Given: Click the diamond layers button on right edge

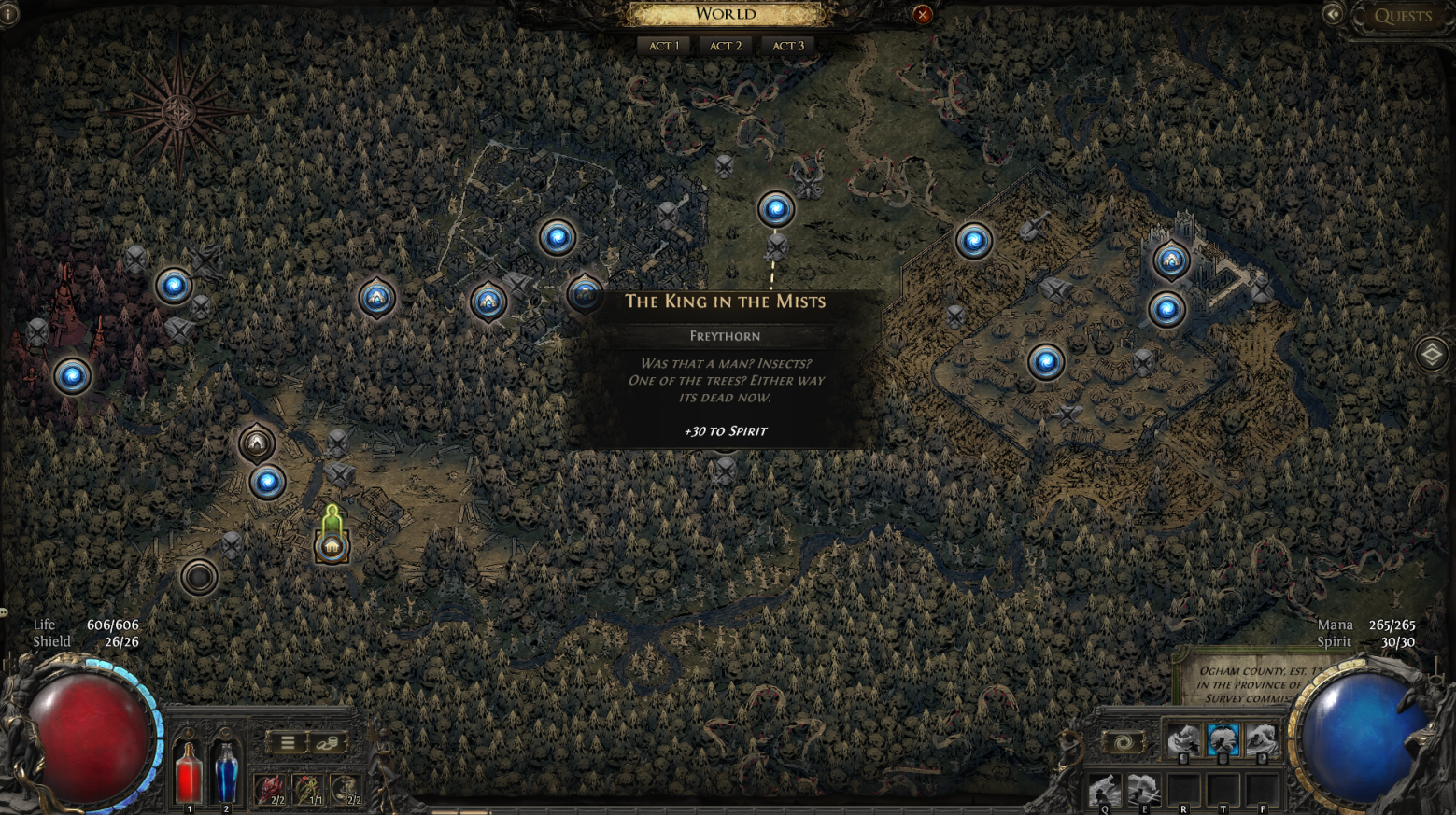Looking at the screenshot, I should point(1431,355).
